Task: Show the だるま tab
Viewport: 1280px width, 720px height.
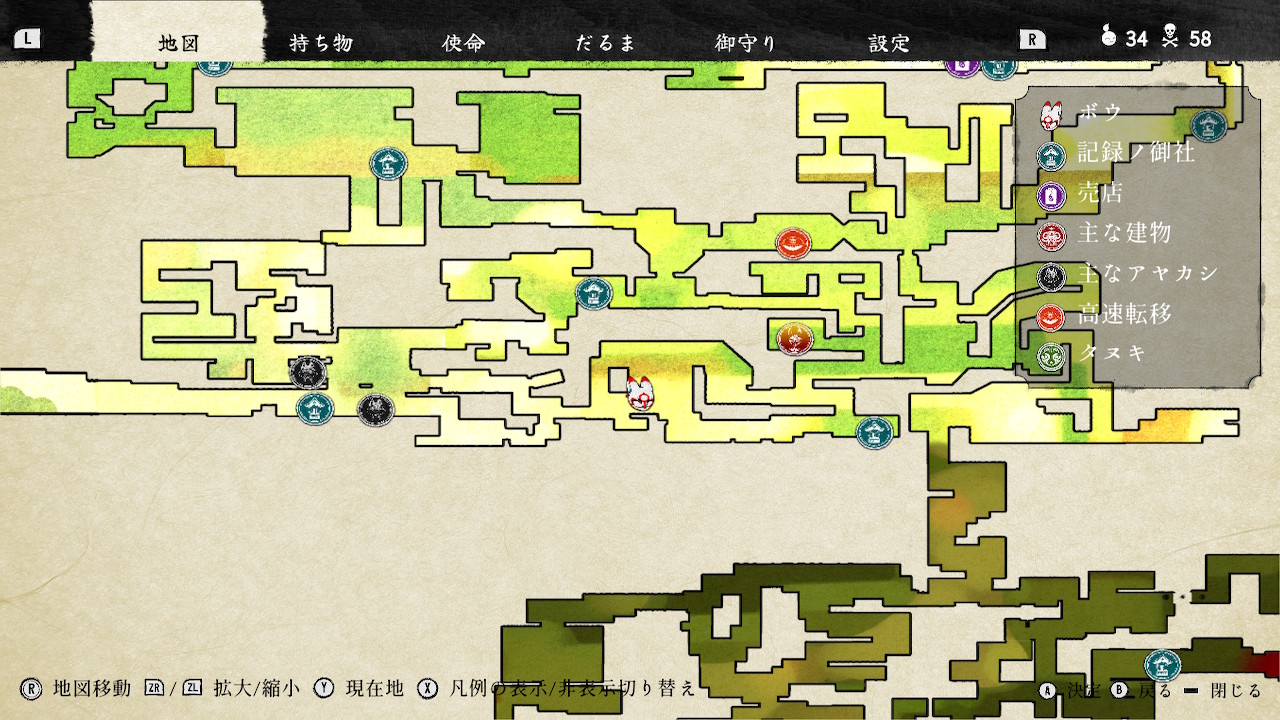Action: (605, 43)
